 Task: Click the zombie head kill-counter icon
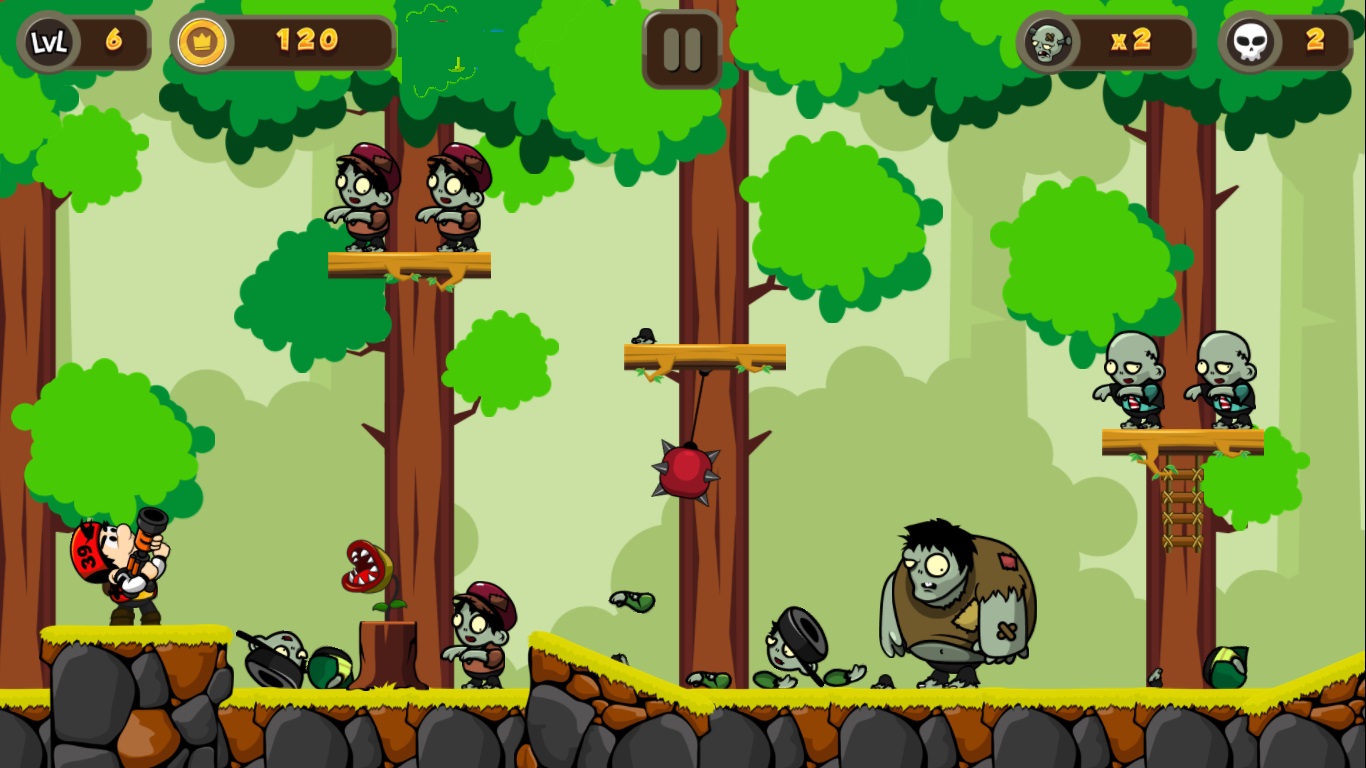(1046, 42)
